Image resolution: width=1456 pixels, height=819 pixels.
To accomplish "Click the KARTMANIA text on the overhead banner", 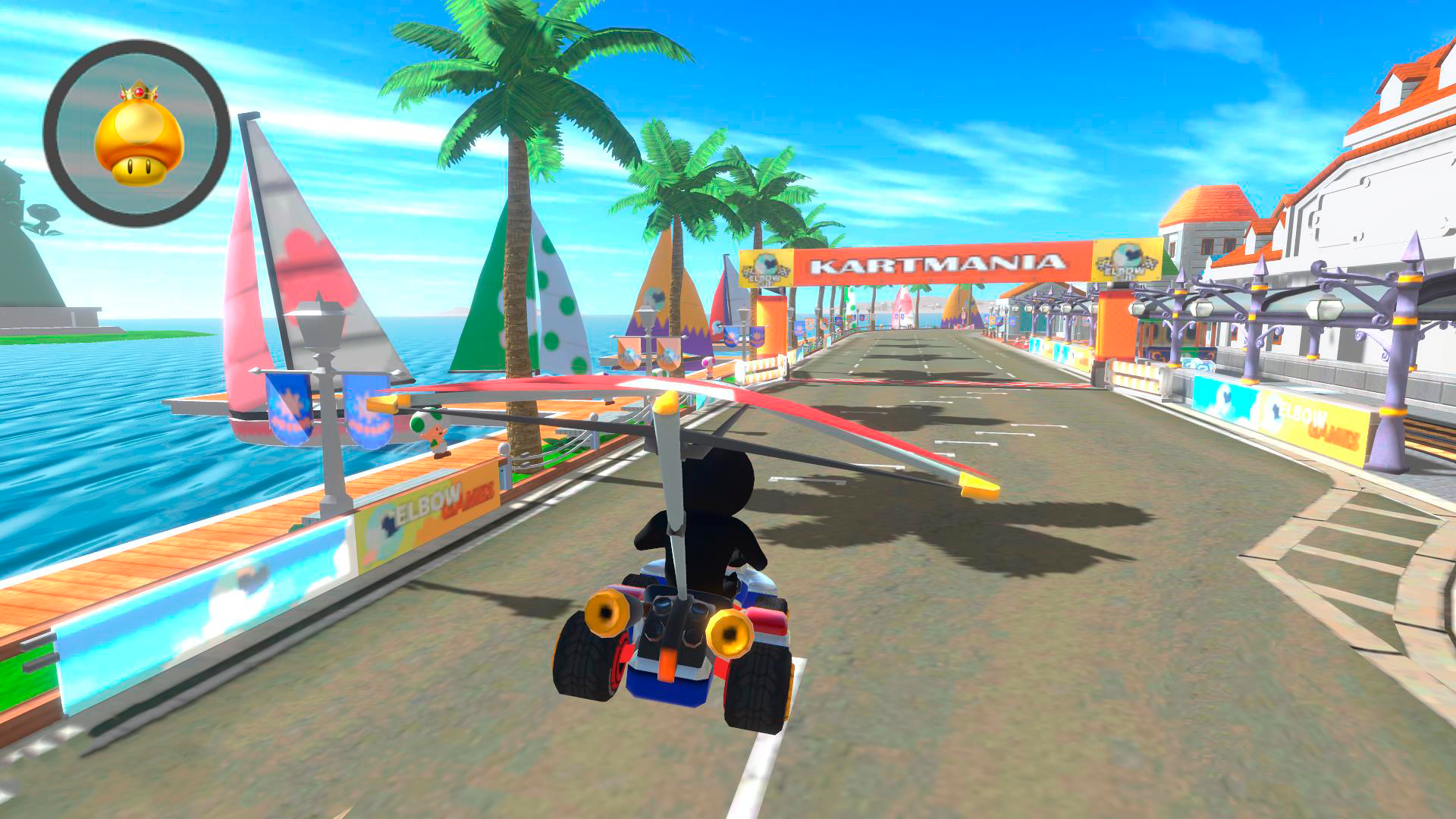I will 940,265.
